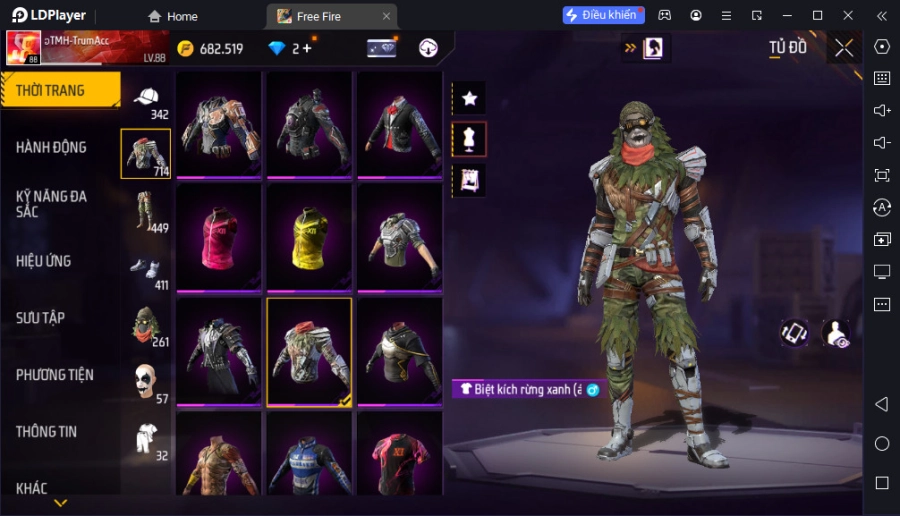Select the mannequin outfit filter
This screenshot has height=516, width=900.
[469, 139]
